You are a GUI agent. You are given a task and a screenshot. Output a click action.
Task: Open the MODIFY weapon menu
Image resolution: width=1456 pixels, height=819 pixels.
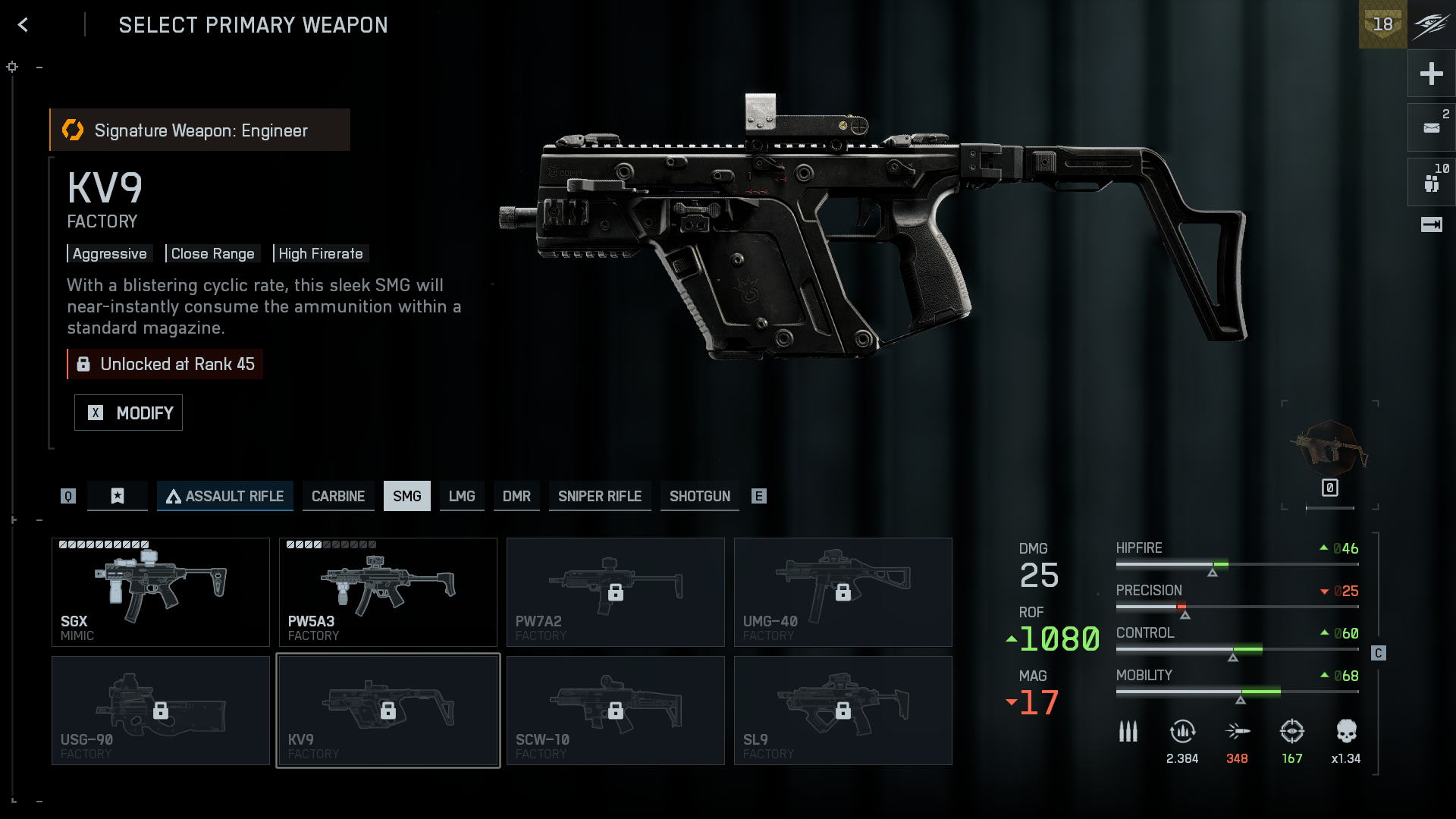point(128,413)
